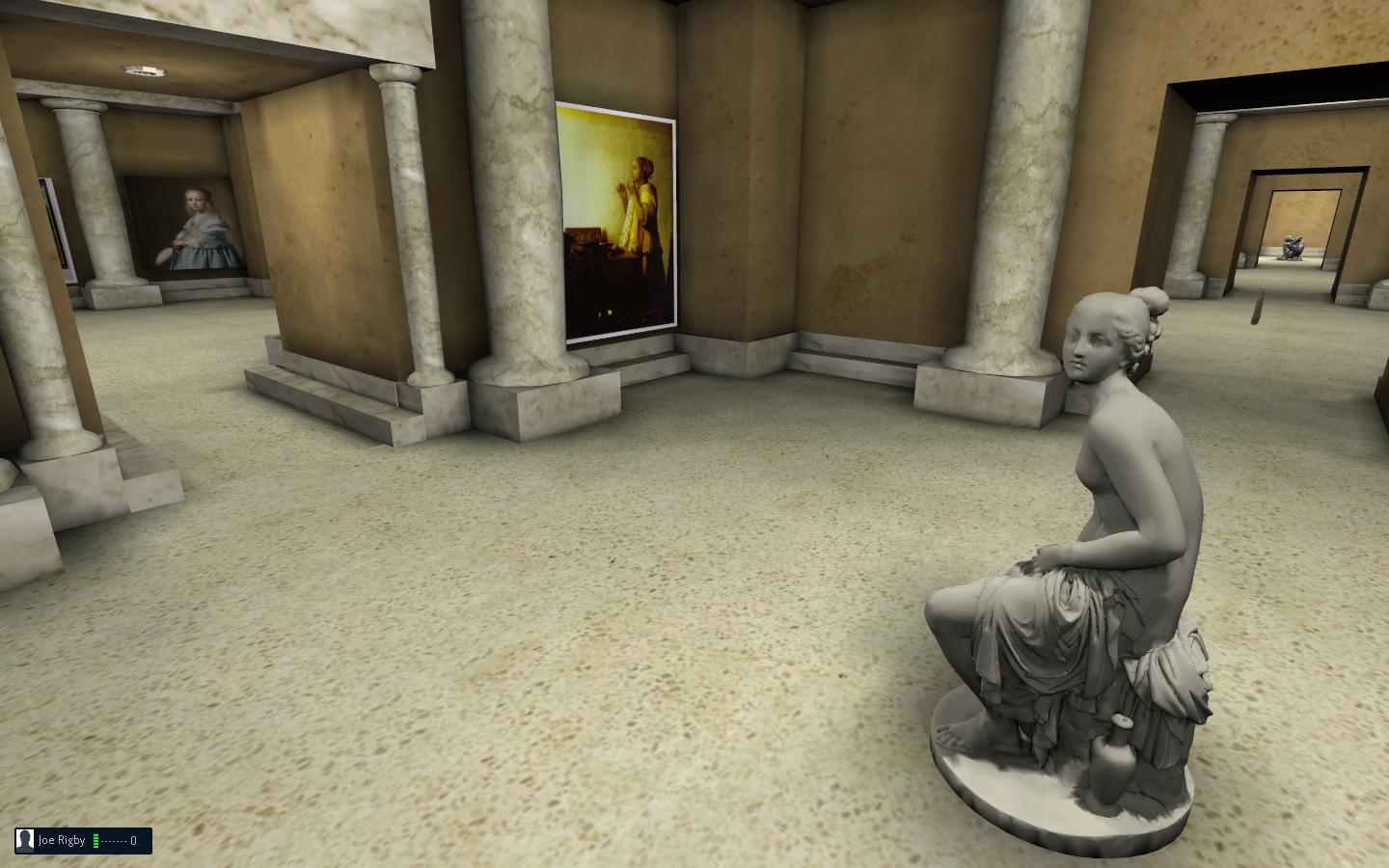The image size is (1389, 868).
Task: Click the green level bar in the HUD
Action: coord(95,840)
